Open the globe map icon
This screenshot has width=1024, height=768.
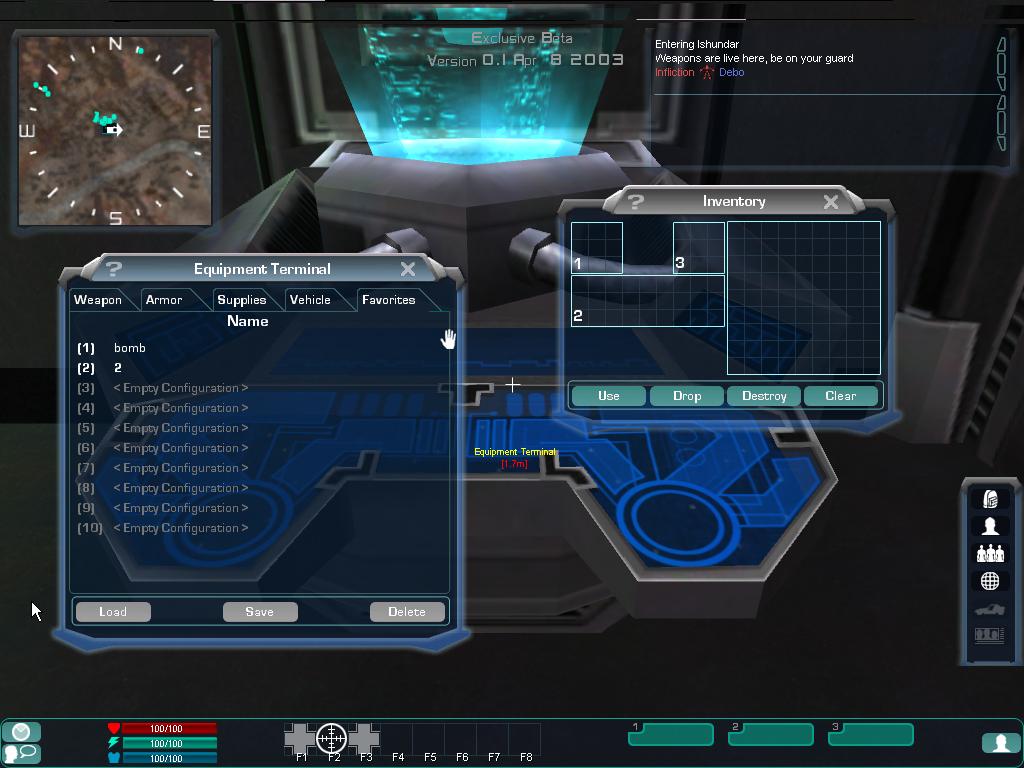(x=990, y=581)
